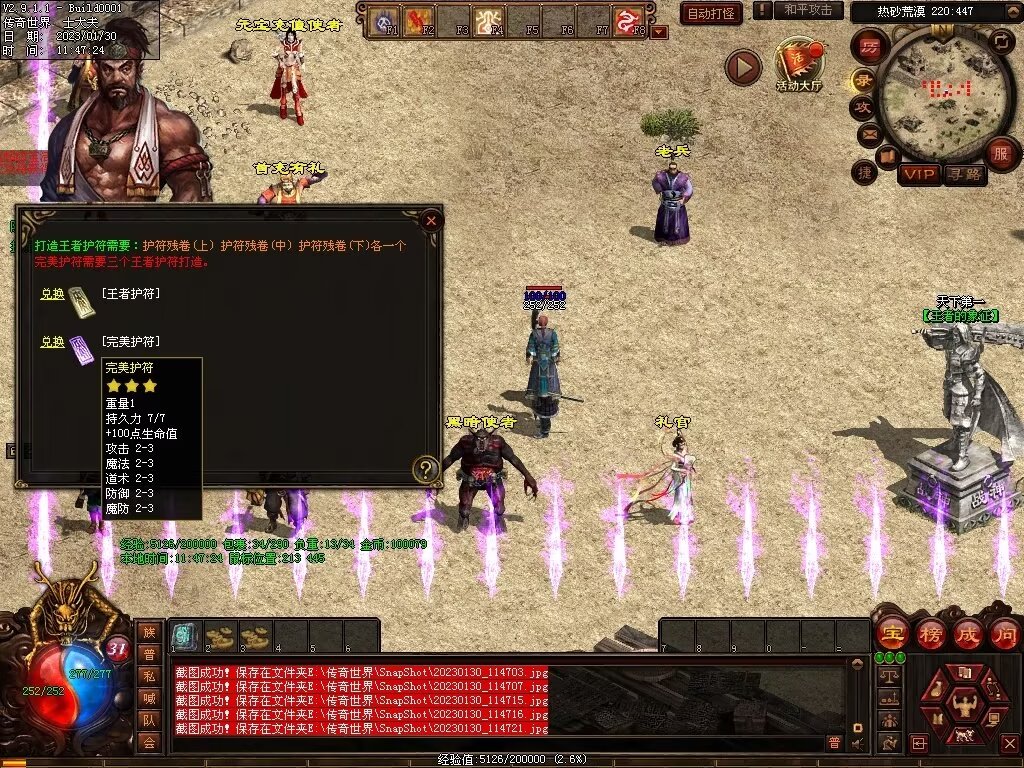Viewport: 1024px width, 768px height.
Task: Exchange for the 王者护符 amulet
Action: 52,294
